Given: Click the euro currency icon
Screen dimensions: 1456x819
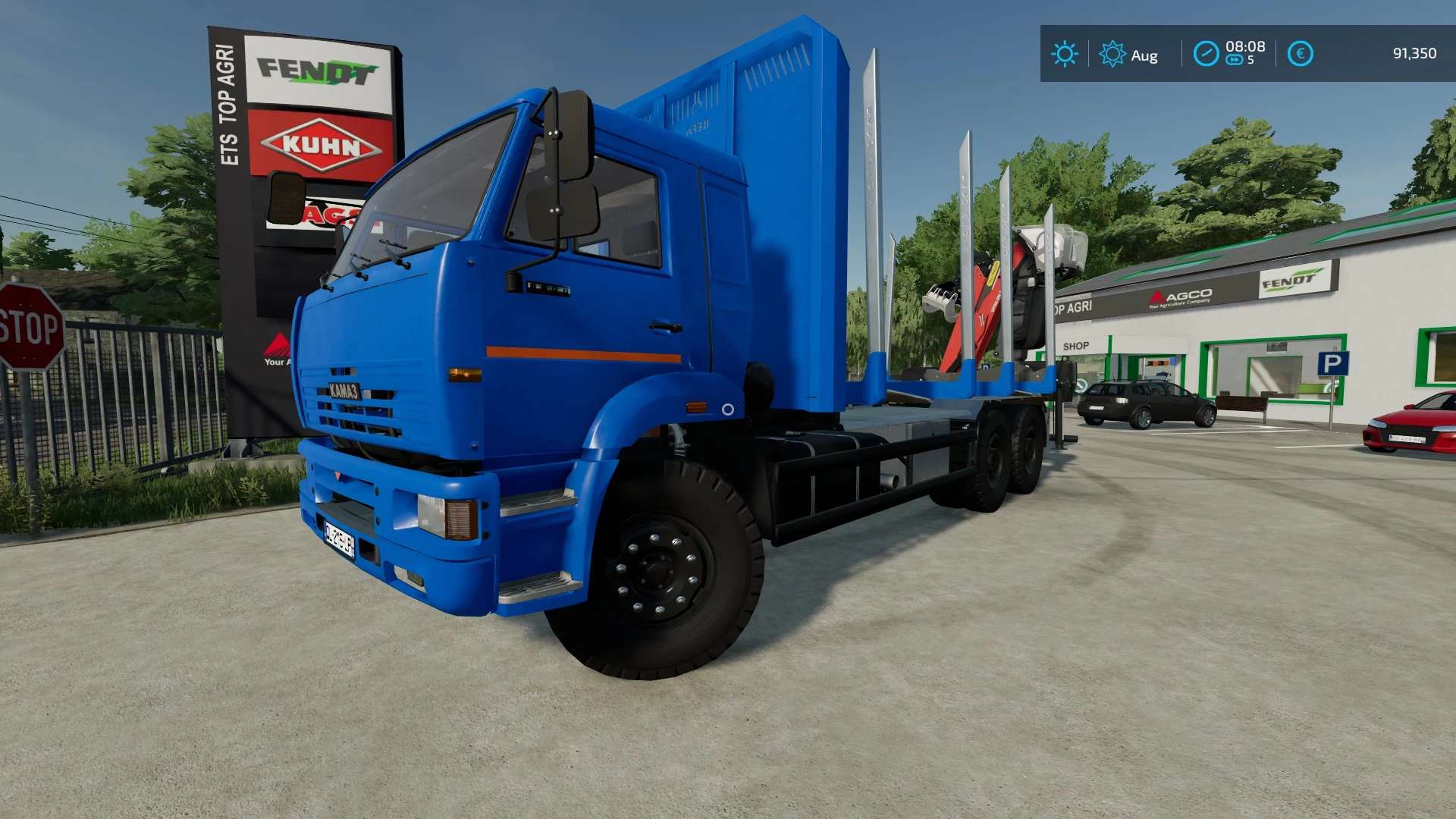Looking at the screenshot, I should 1300,53.
